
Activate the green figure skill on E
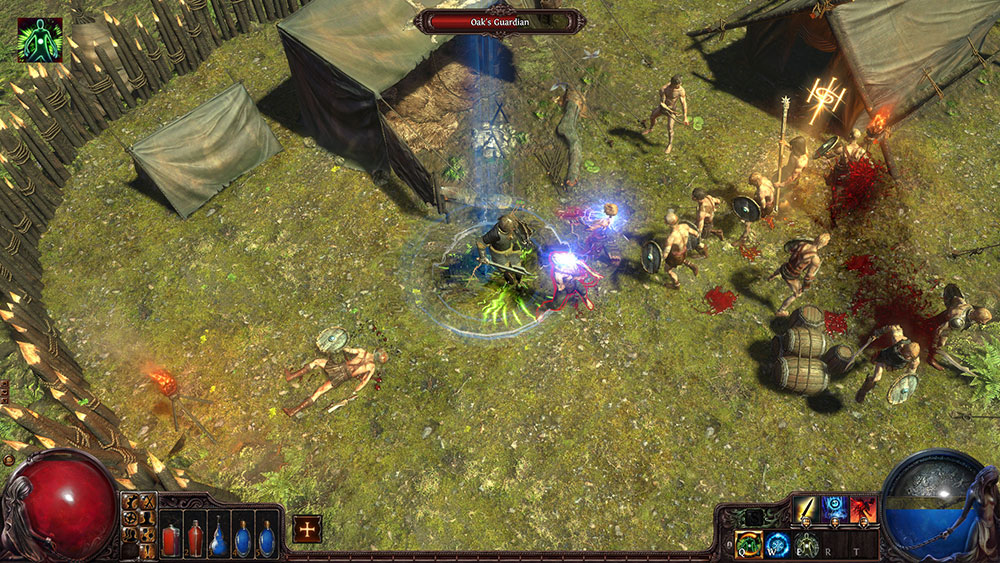tap(807, 545)
